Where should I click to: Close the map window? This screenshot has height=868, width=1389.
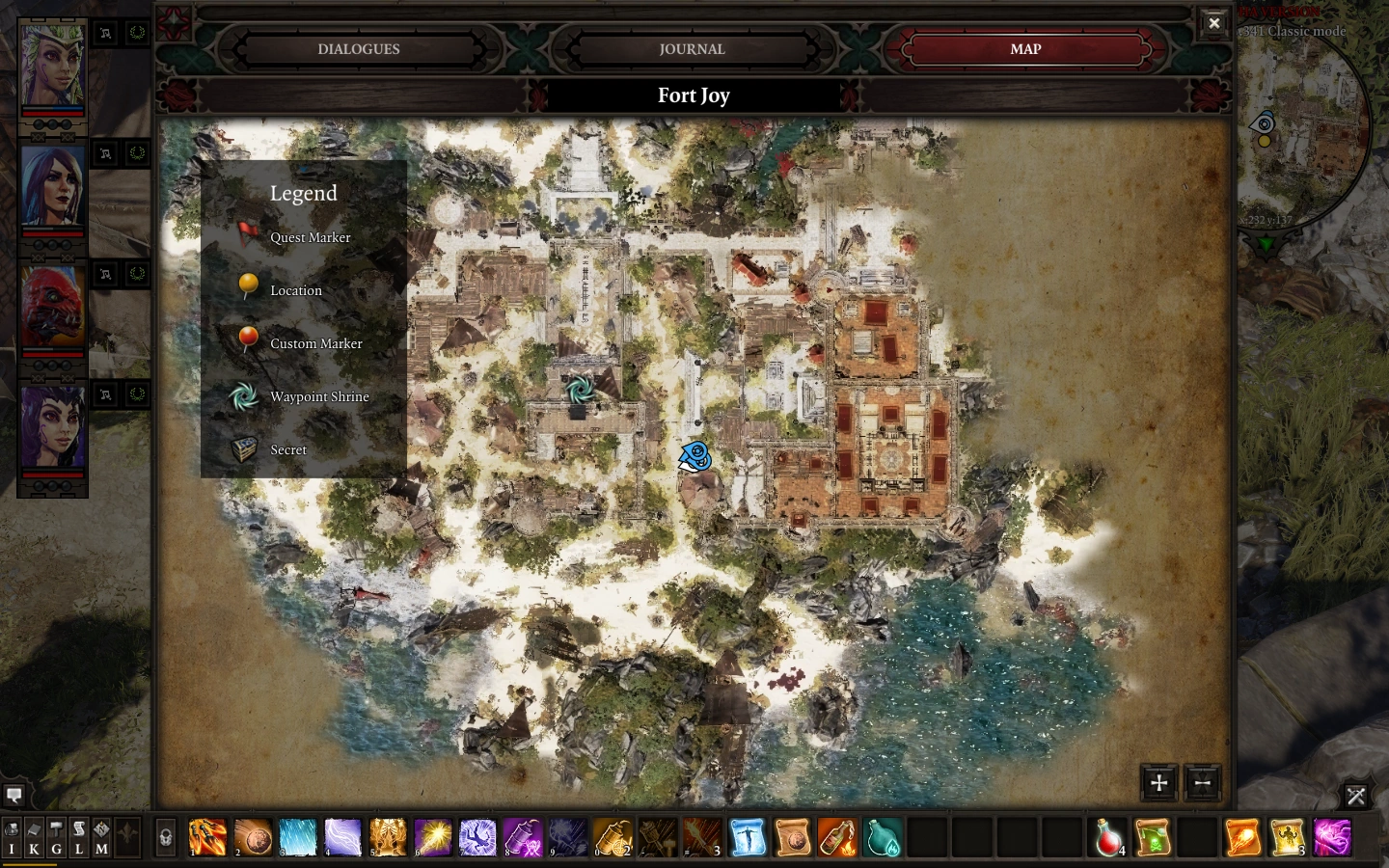1213,23
